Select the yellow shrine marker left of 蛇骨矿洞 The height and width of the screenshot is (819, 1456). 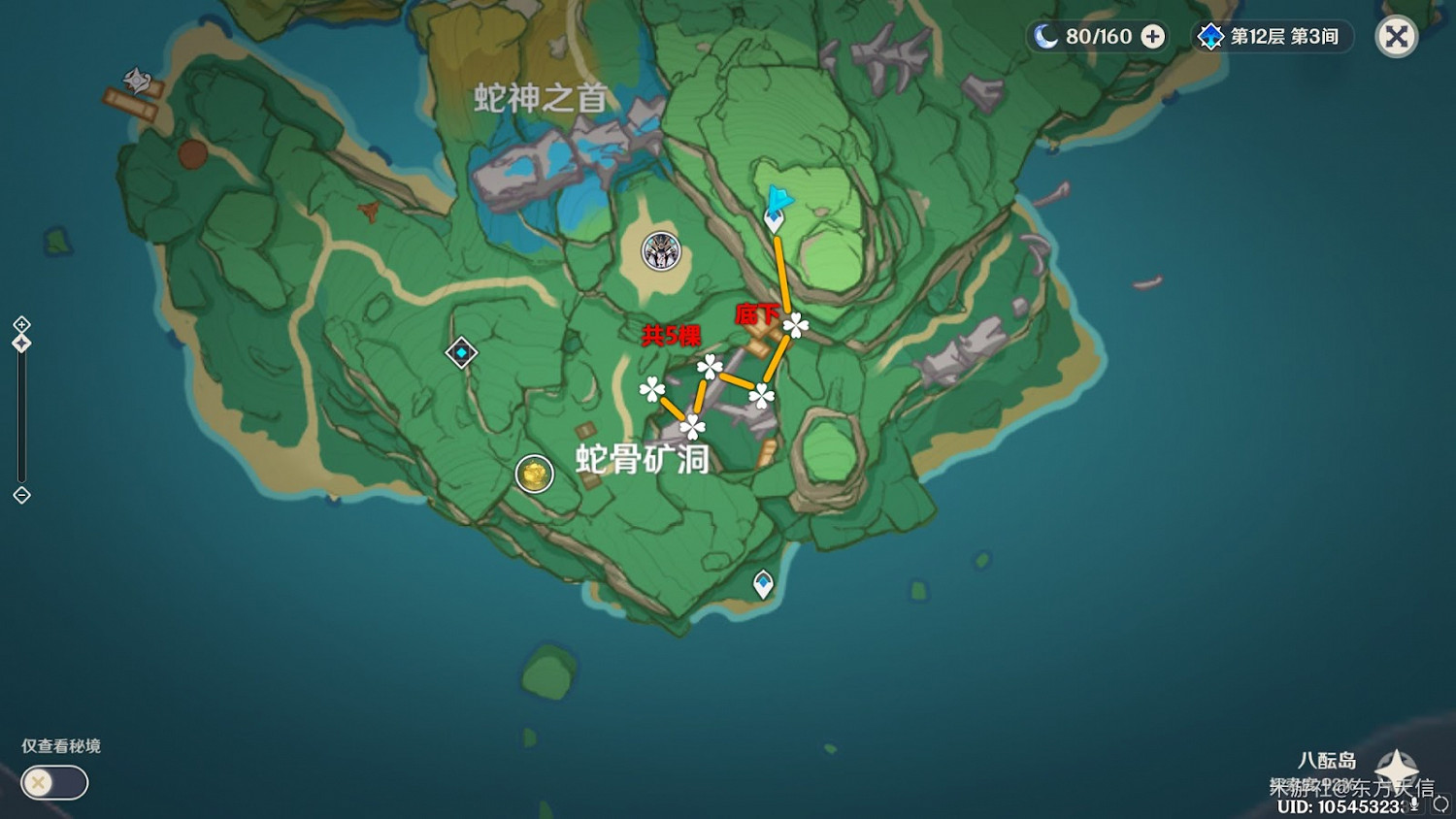[x=535, y=475]
